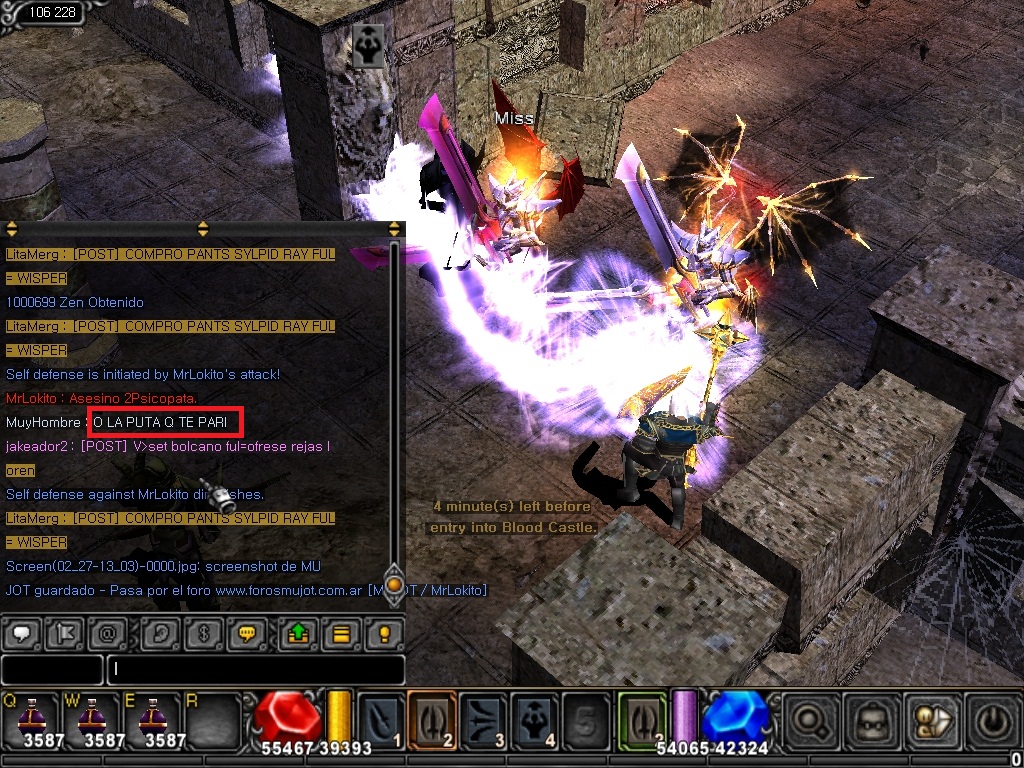Click the green up arrow chat button

pos(298,633)
